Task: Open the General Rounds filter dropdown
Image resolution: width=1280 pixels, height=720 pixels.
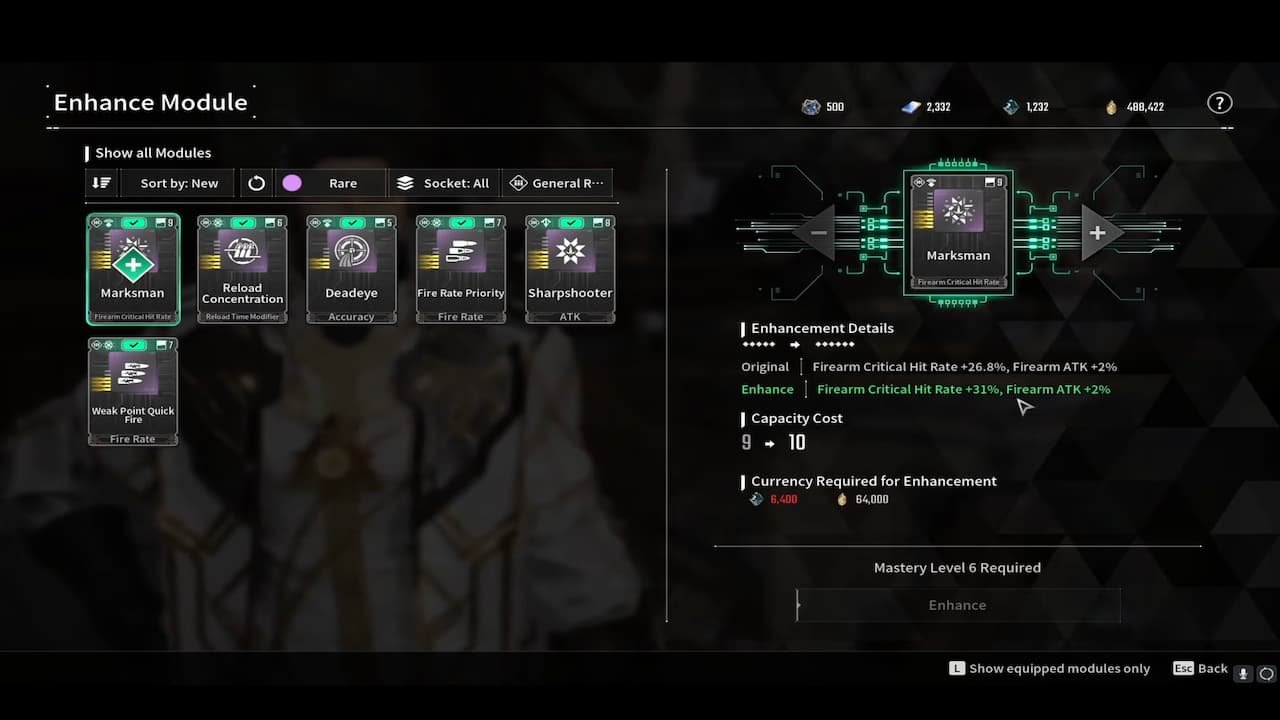Action: [x=557, y=183]
